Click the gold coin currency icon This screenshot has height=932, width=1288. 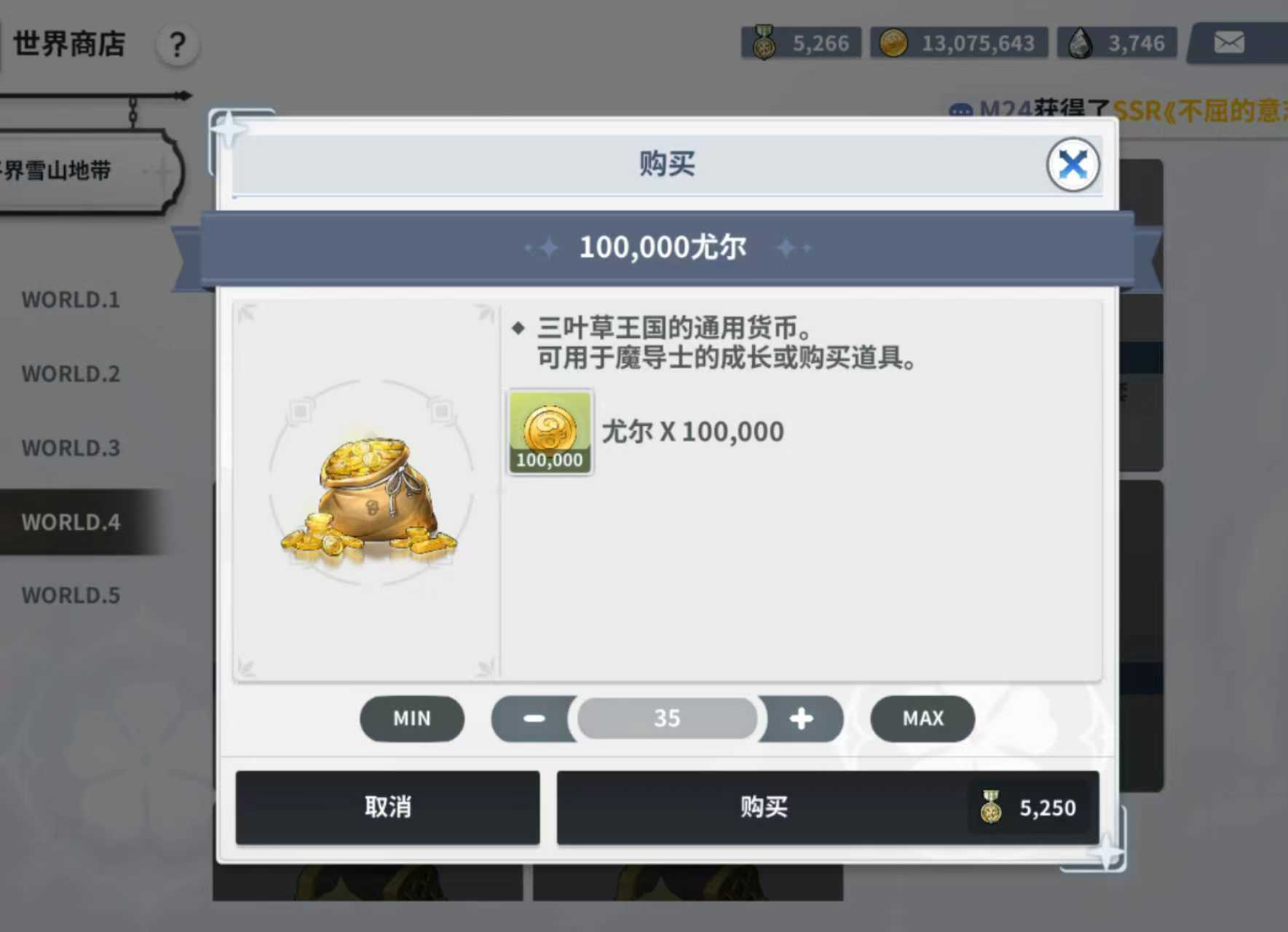pos(894,42)
